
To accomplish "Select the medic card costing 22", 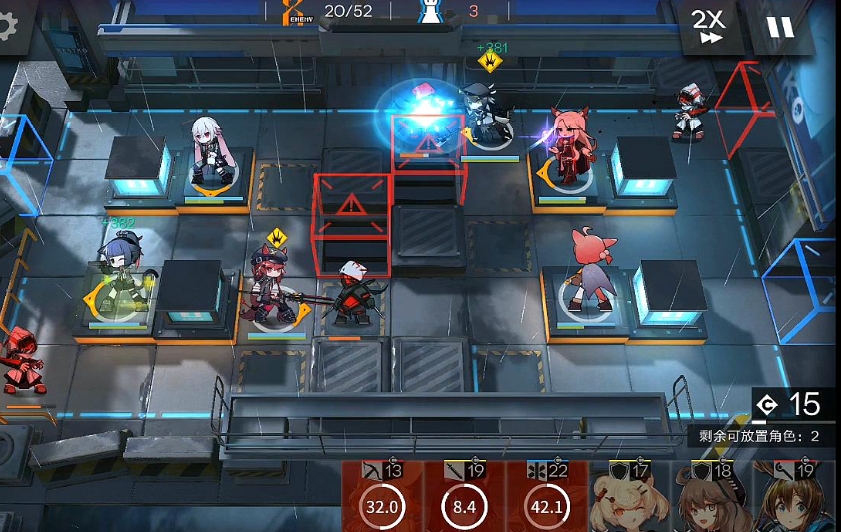I will click(547, 497).
